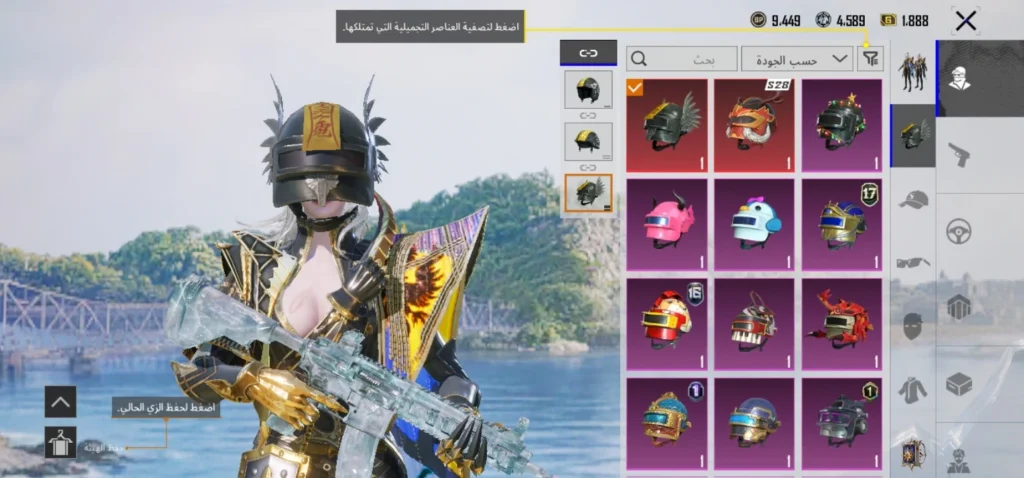The width and height of the screenshot is (1024, 478).
Task: Open the steering wheel vehicles tab
Action: pyautogui.click(x=959, y=232)
